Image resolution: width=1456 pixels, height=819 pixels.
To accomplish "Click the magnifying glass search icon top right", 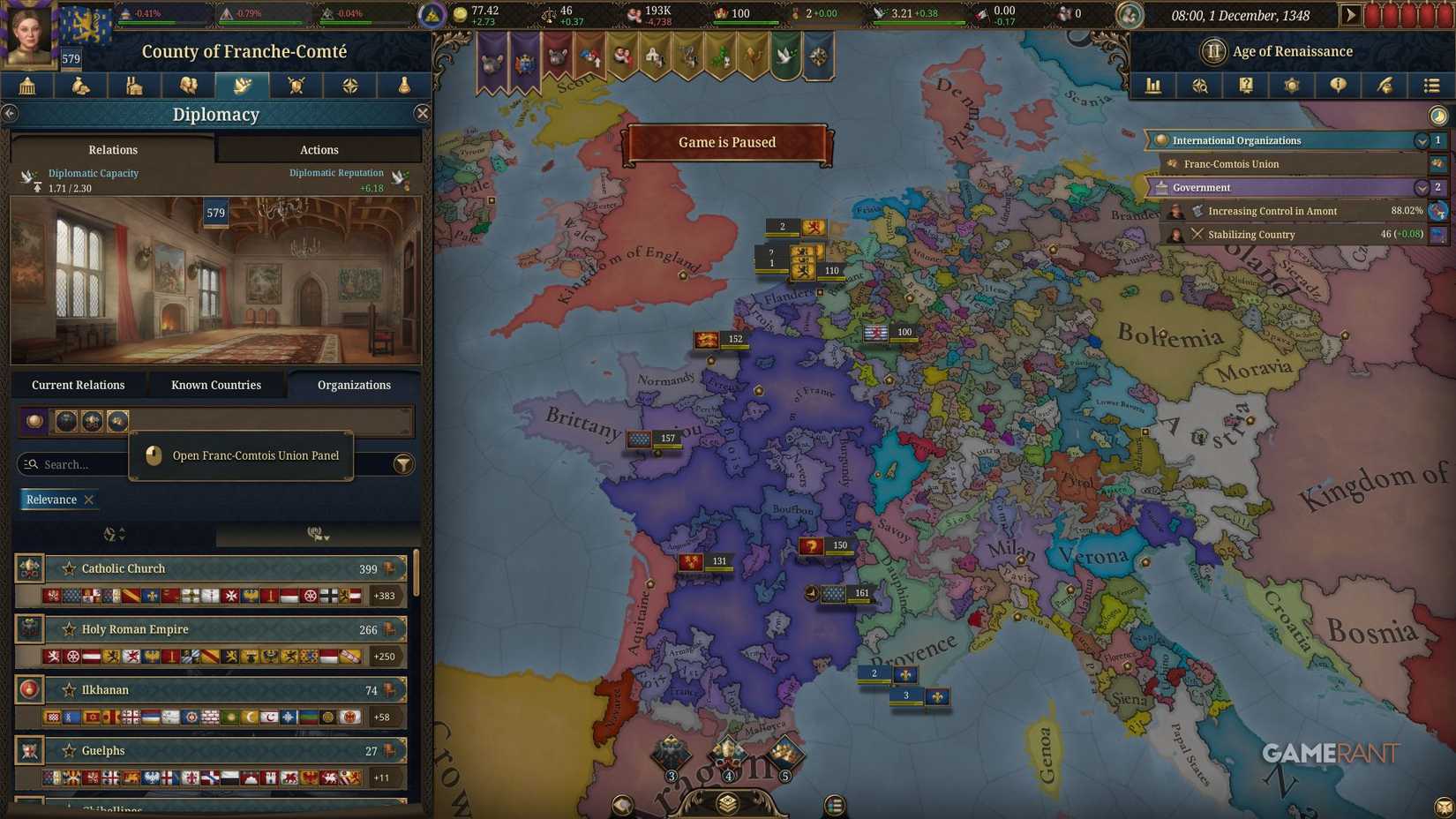I will point(1200,86).
